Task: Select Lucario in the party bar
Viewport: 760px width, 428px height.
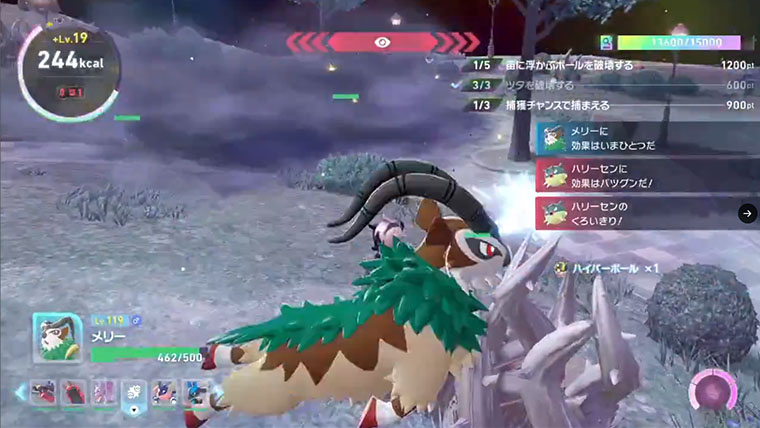Action: point(194,393)
